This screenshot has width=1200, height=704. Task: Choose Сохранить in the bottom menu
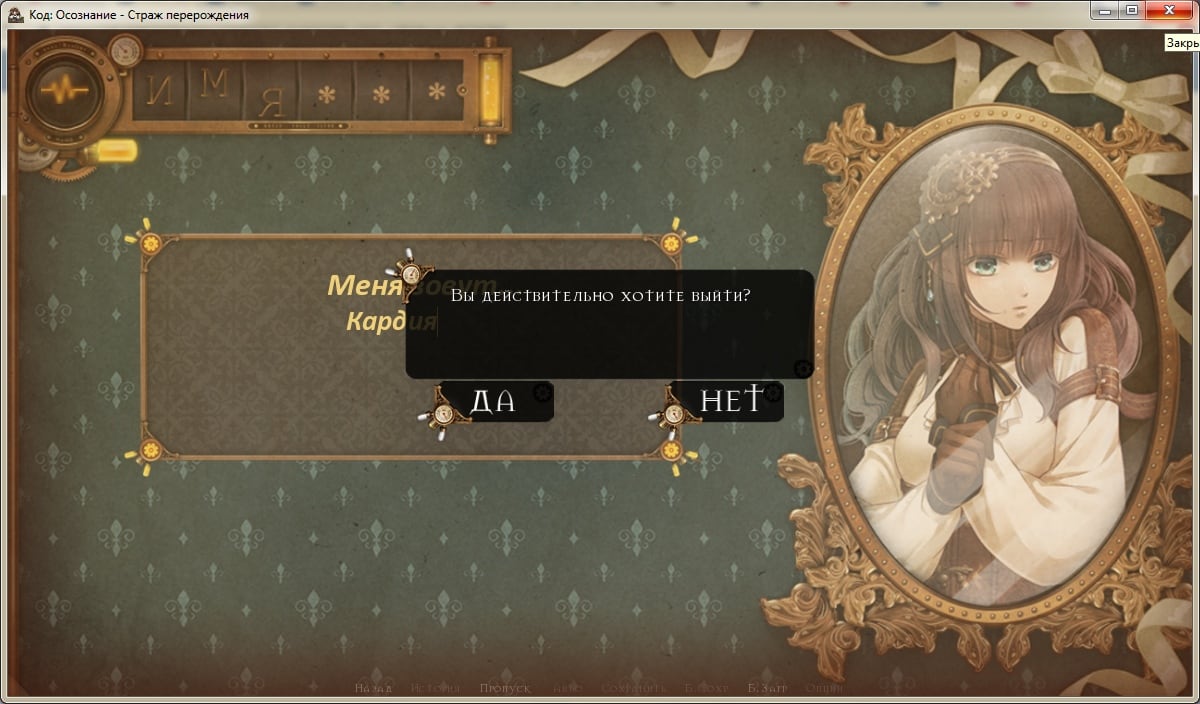[633, 689]
